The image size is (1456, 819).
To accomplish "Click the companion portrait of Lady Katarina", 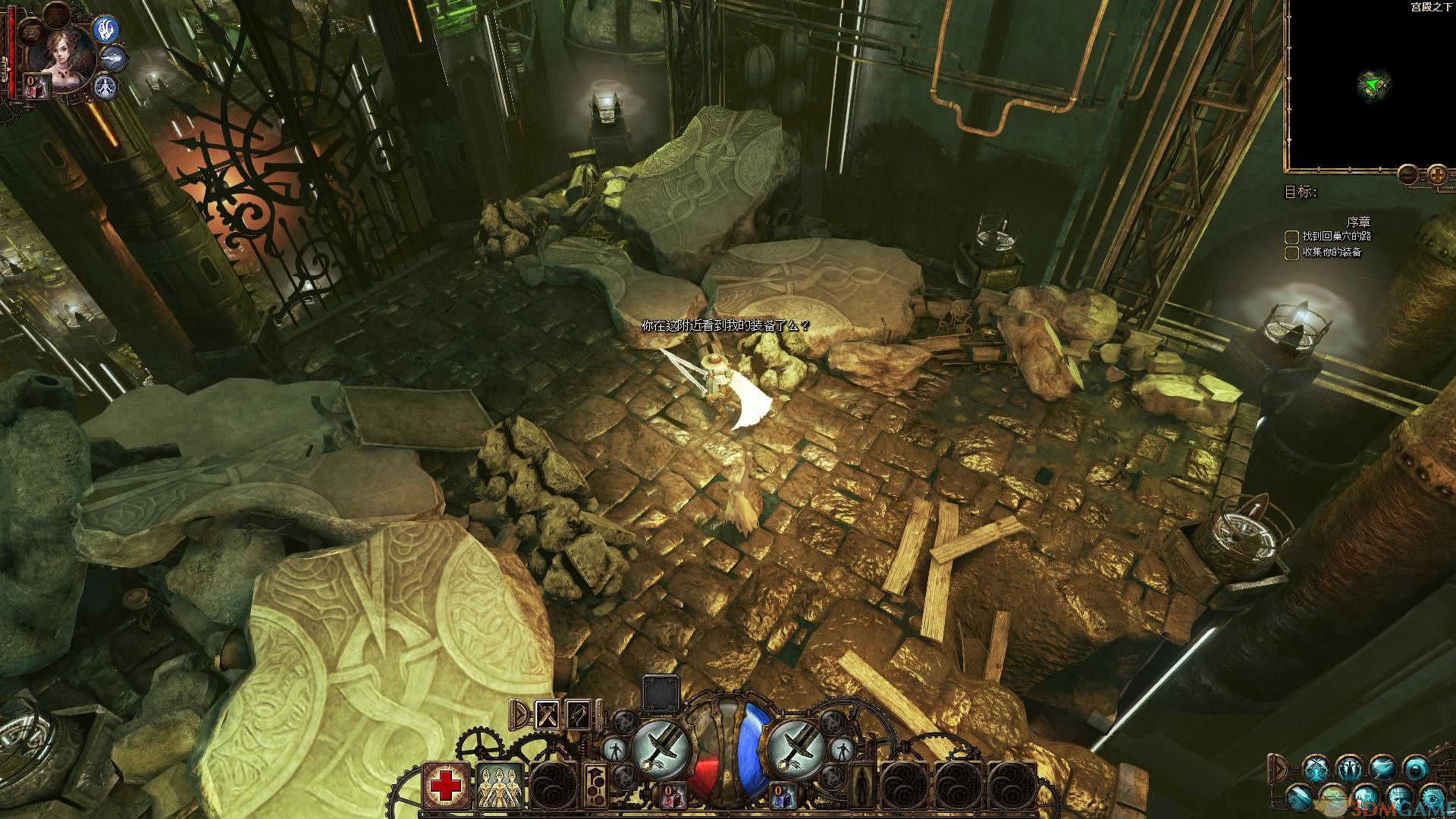I will point(63,55).
